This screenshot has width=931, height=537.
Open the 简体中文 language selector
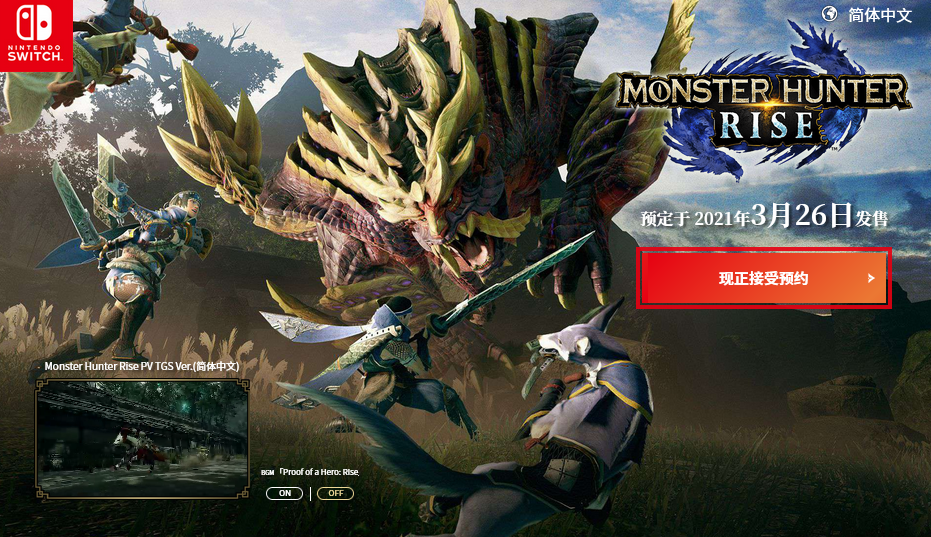click(x=868, y=15)
